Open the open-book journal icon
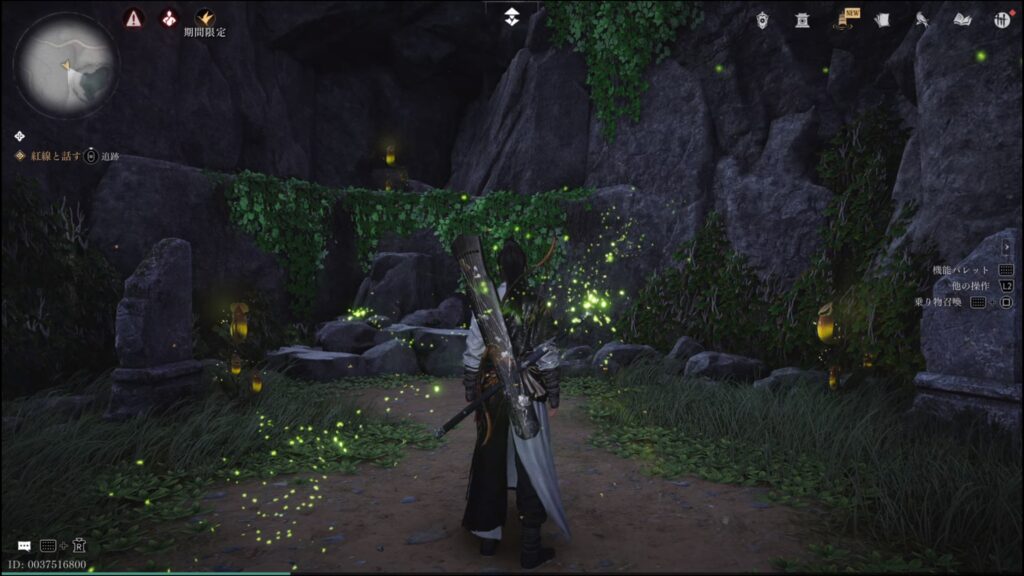This screenshot has width=1024, height=576. coord(962,20)
